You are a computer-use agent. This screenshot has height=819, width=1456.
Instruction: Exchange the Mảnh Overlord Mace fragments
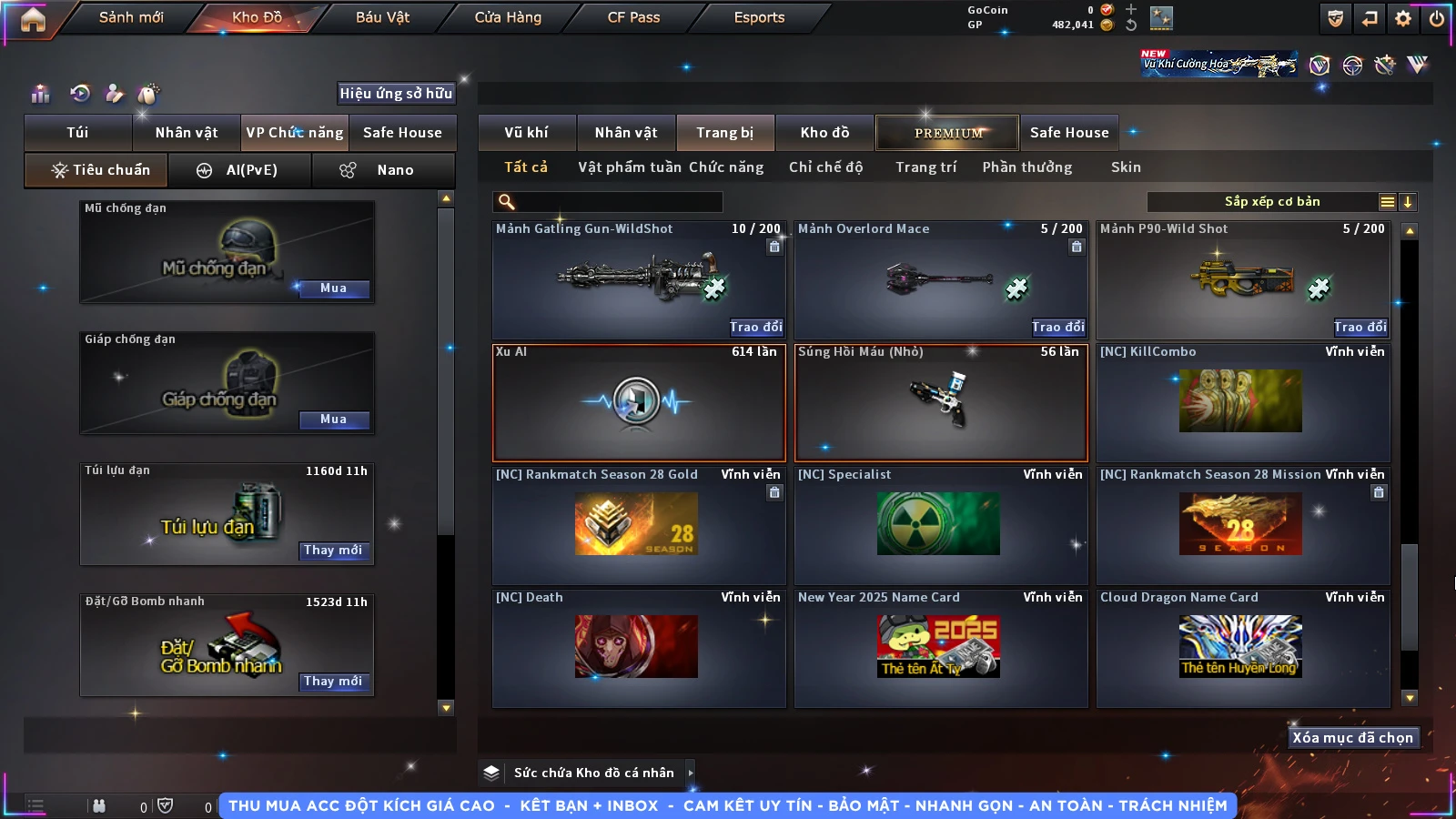pyautogui.click(x=1058, y=327)
